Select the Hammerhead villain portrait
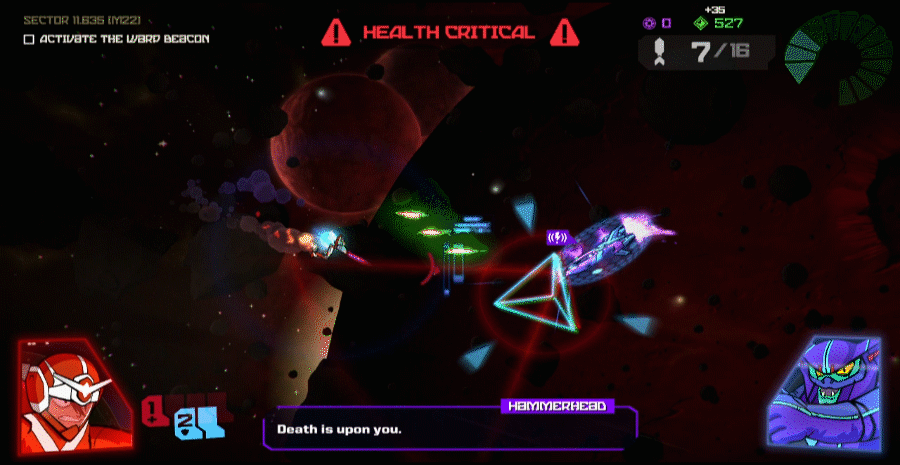This screenshot has width=900, height=465. click(x=827, y=391)
